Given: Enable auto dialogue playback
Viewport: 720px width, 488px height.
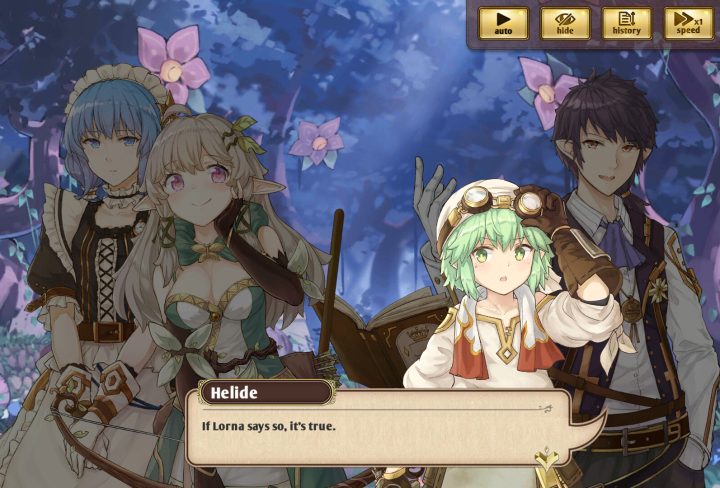Looking at the screenshot, I should pyautogui.click(x=503, y=23).
